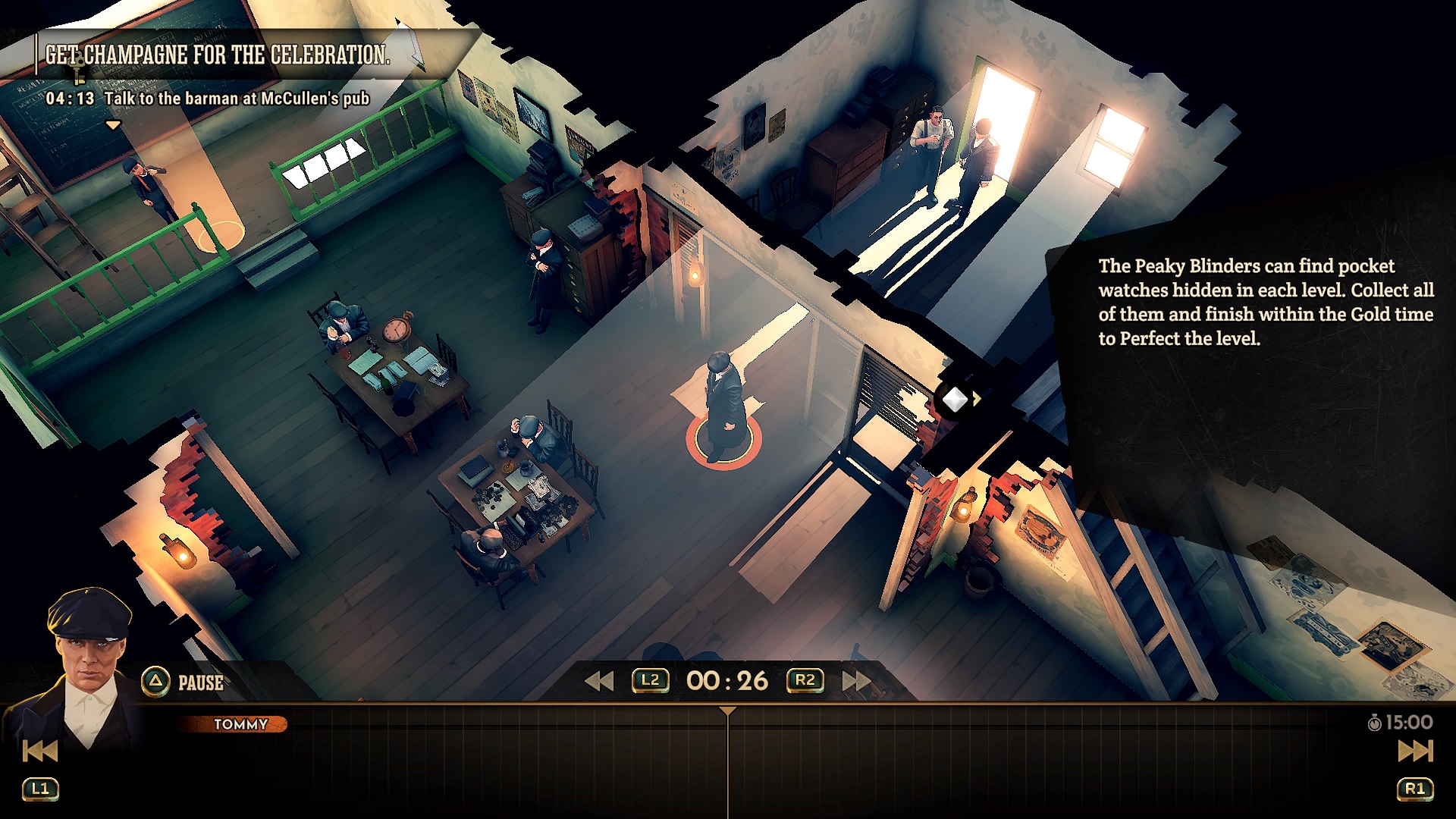Fast-forward the timeline with double-right arrows
This screenshot has height=819, width=1456.
point(857,681)
